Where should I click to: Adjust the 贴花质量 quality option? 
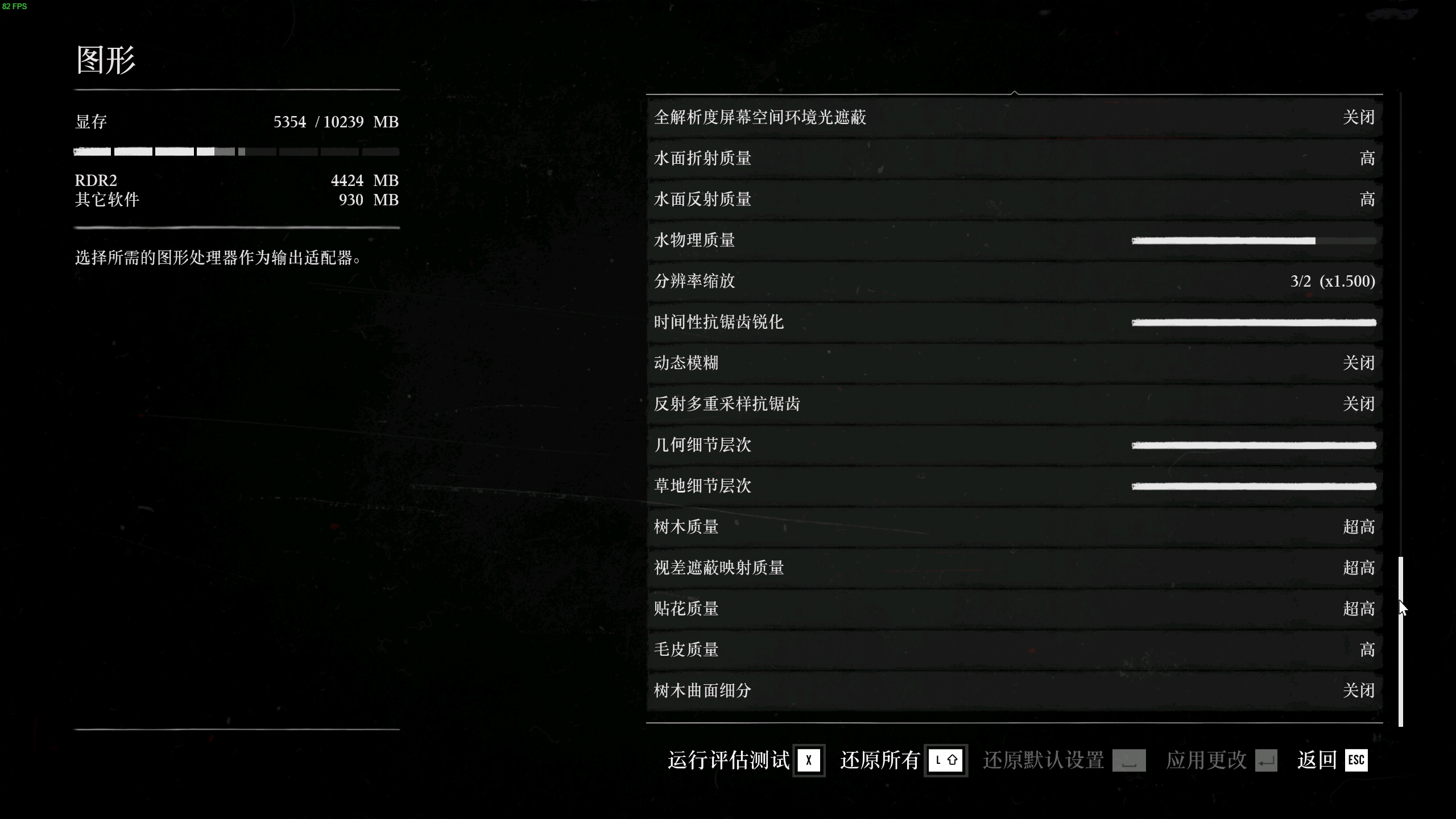(1012, 609)
